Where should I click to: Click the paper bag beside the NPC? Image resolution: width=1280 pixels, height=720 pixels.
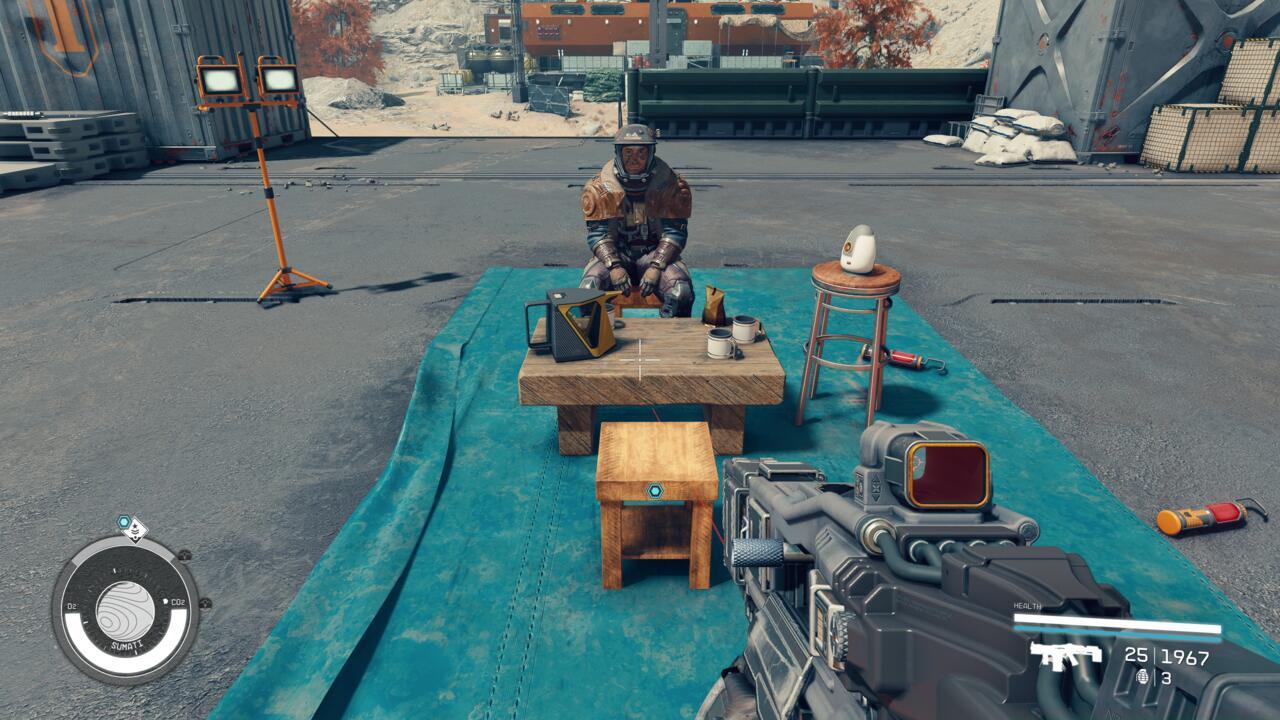coord(712,305)
